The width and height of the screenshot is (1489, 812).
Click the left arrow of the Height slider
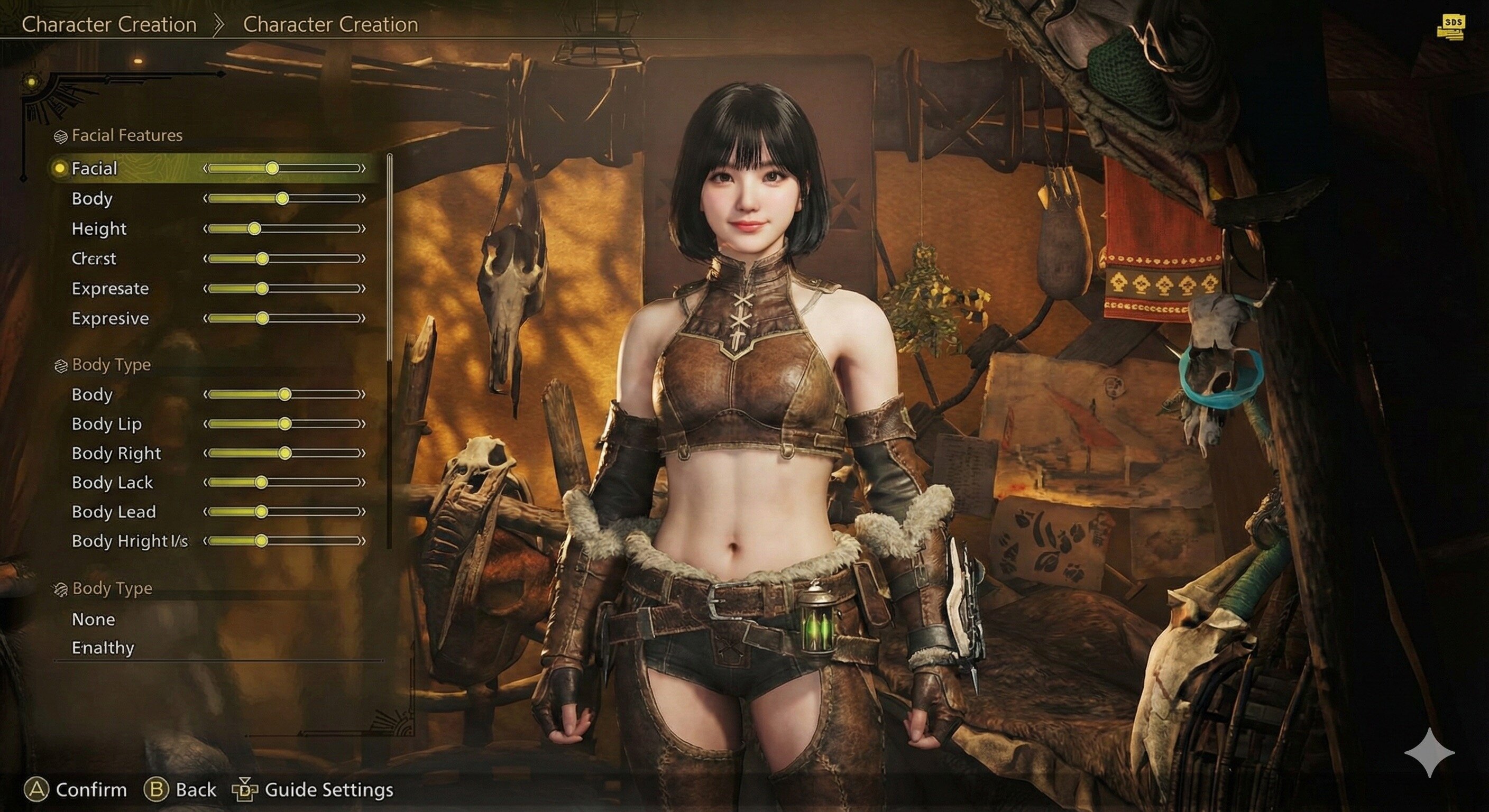coord(205,229)
